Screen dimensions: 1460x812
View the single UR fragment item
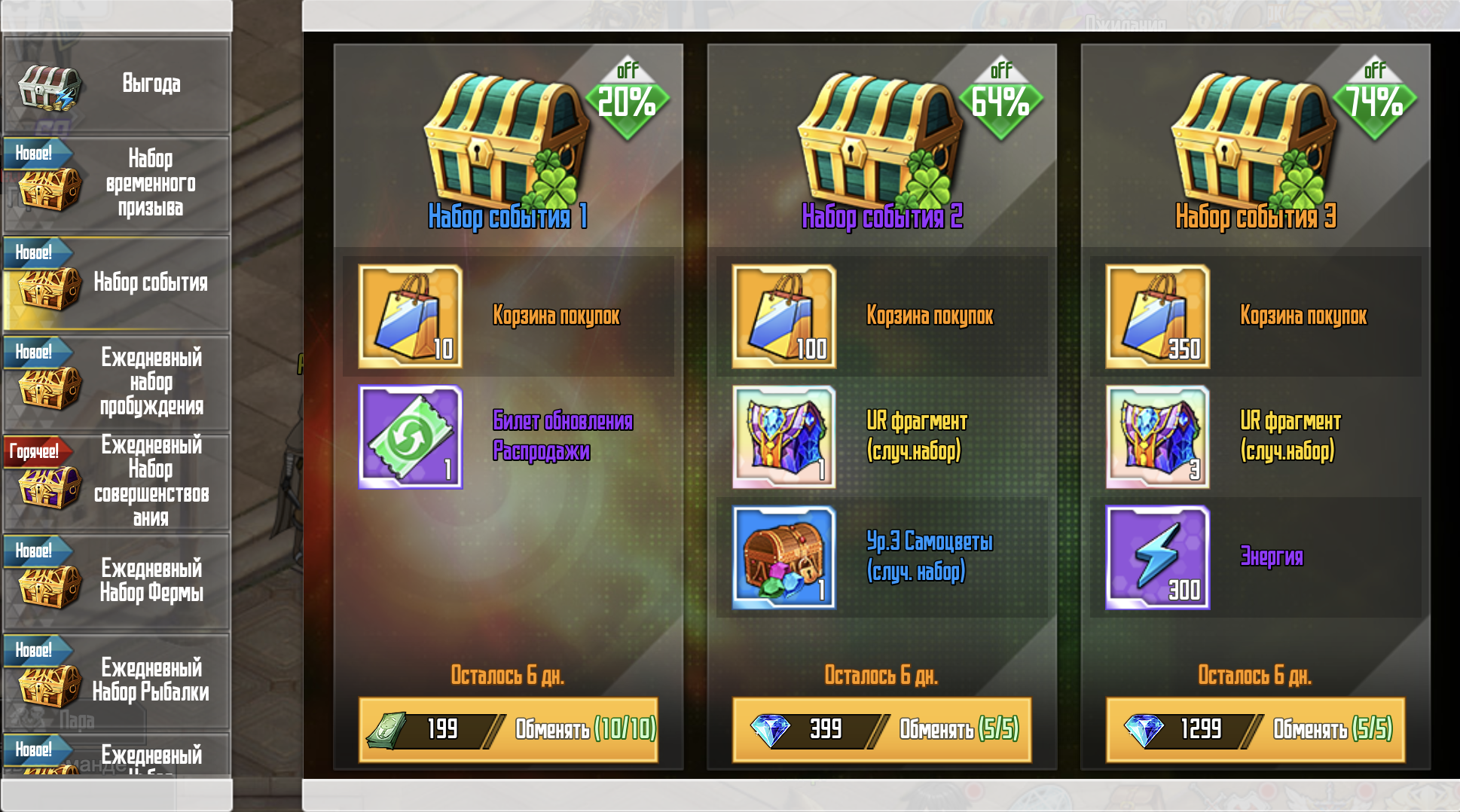point(784,437)
